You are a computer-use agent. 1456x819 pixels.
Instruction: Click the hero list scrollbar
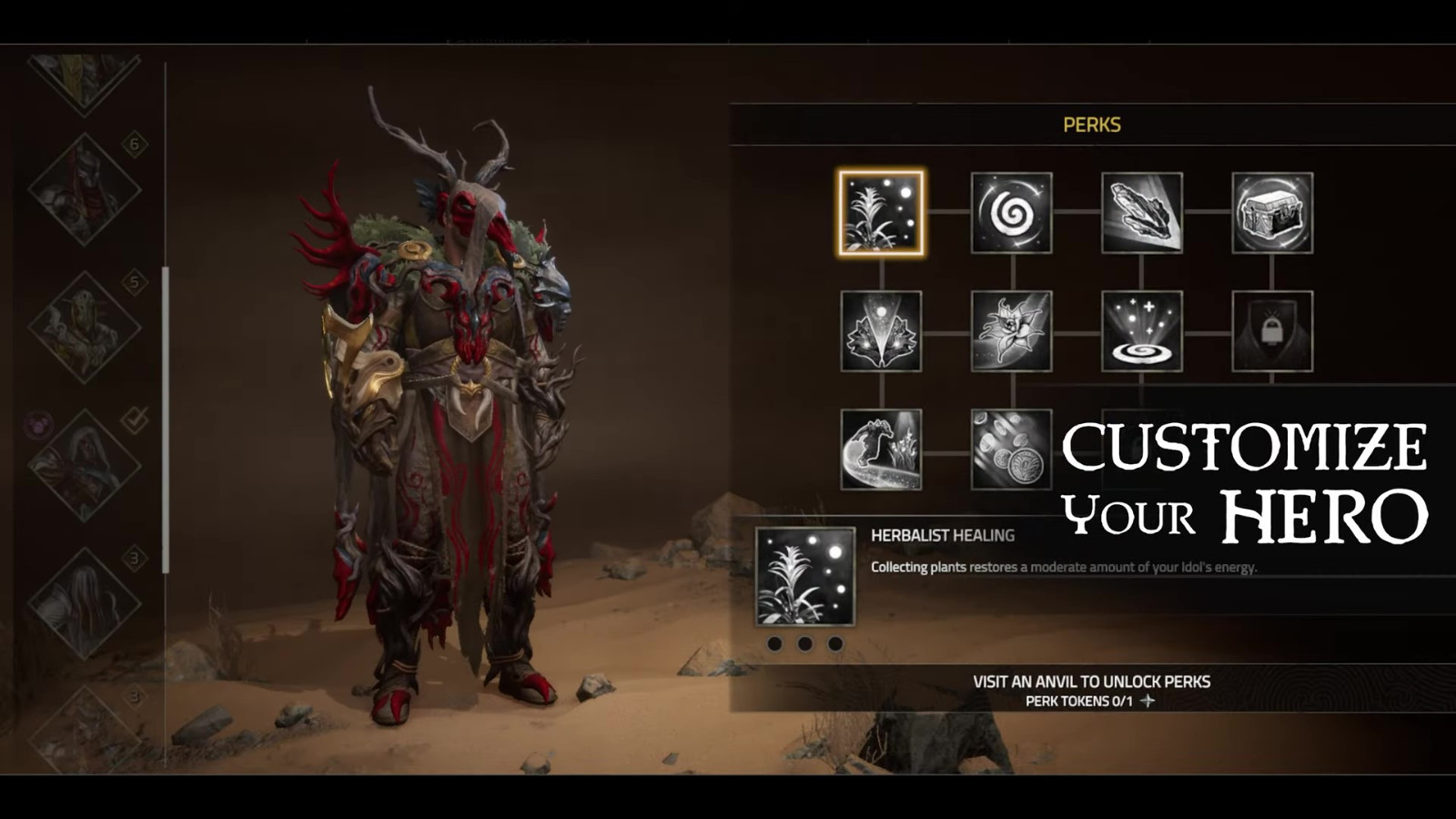click(166, 419)
